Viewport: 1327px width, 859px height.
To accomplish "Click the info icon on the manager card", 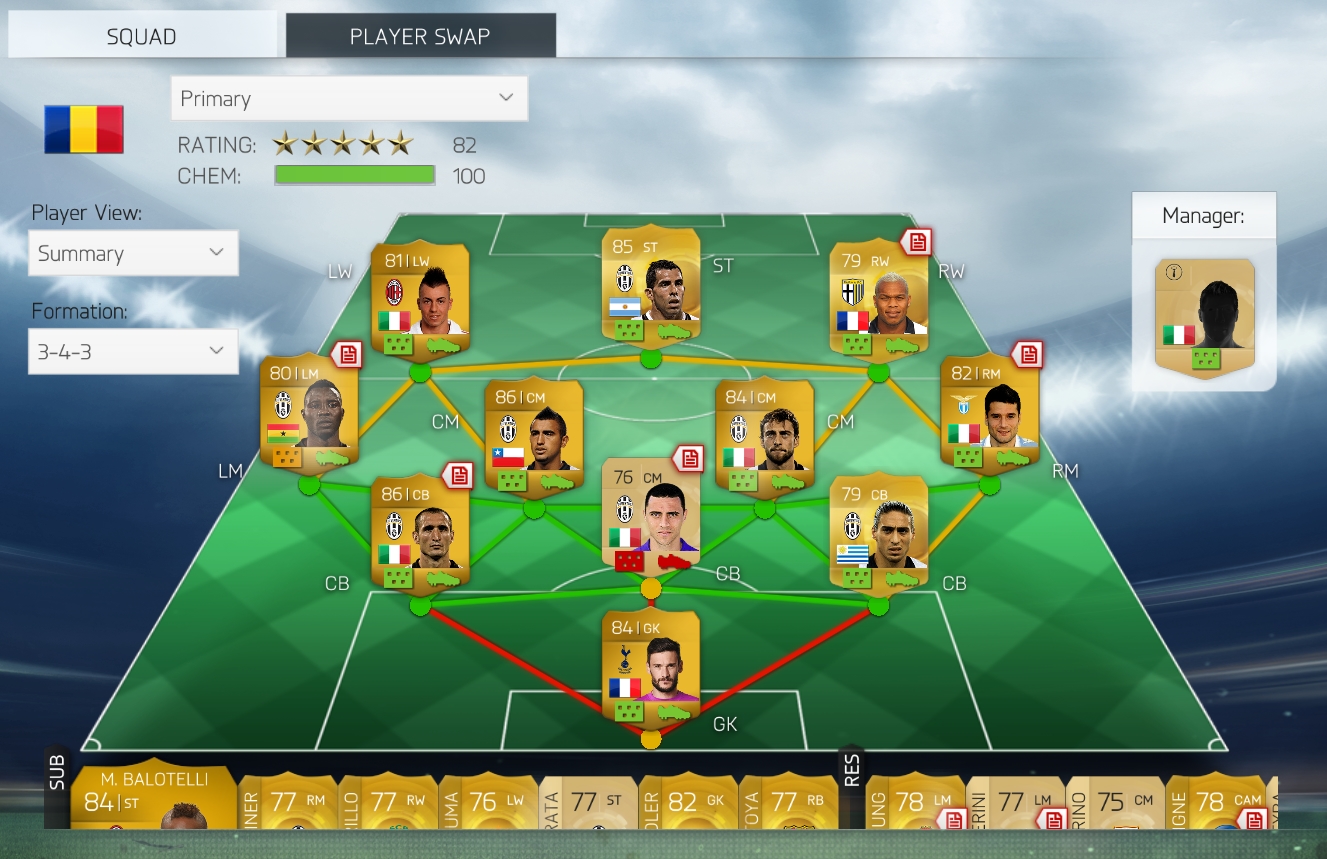I will [x=1173, y=270].
